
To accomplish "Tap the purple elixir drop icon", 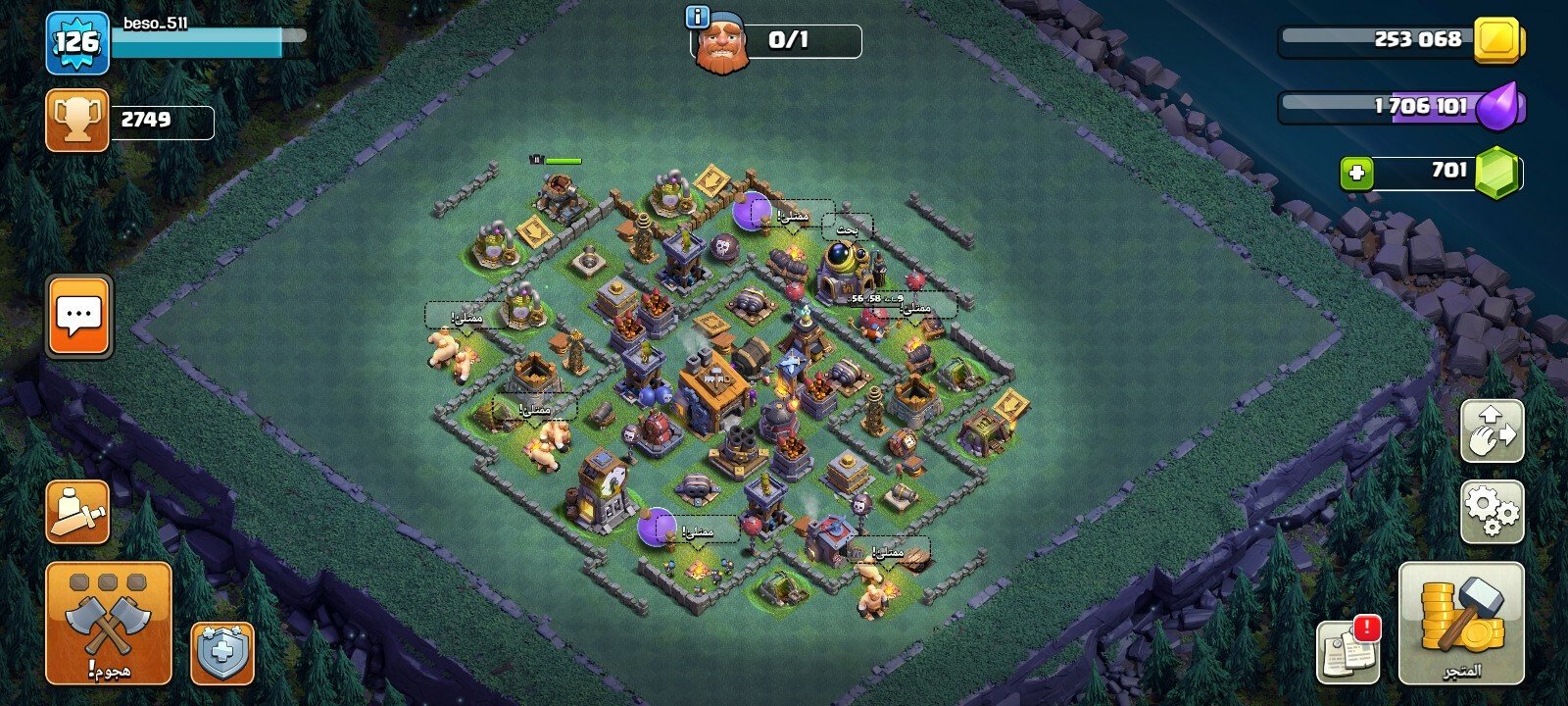I will pyautogui.click(x=1497, y=106).
